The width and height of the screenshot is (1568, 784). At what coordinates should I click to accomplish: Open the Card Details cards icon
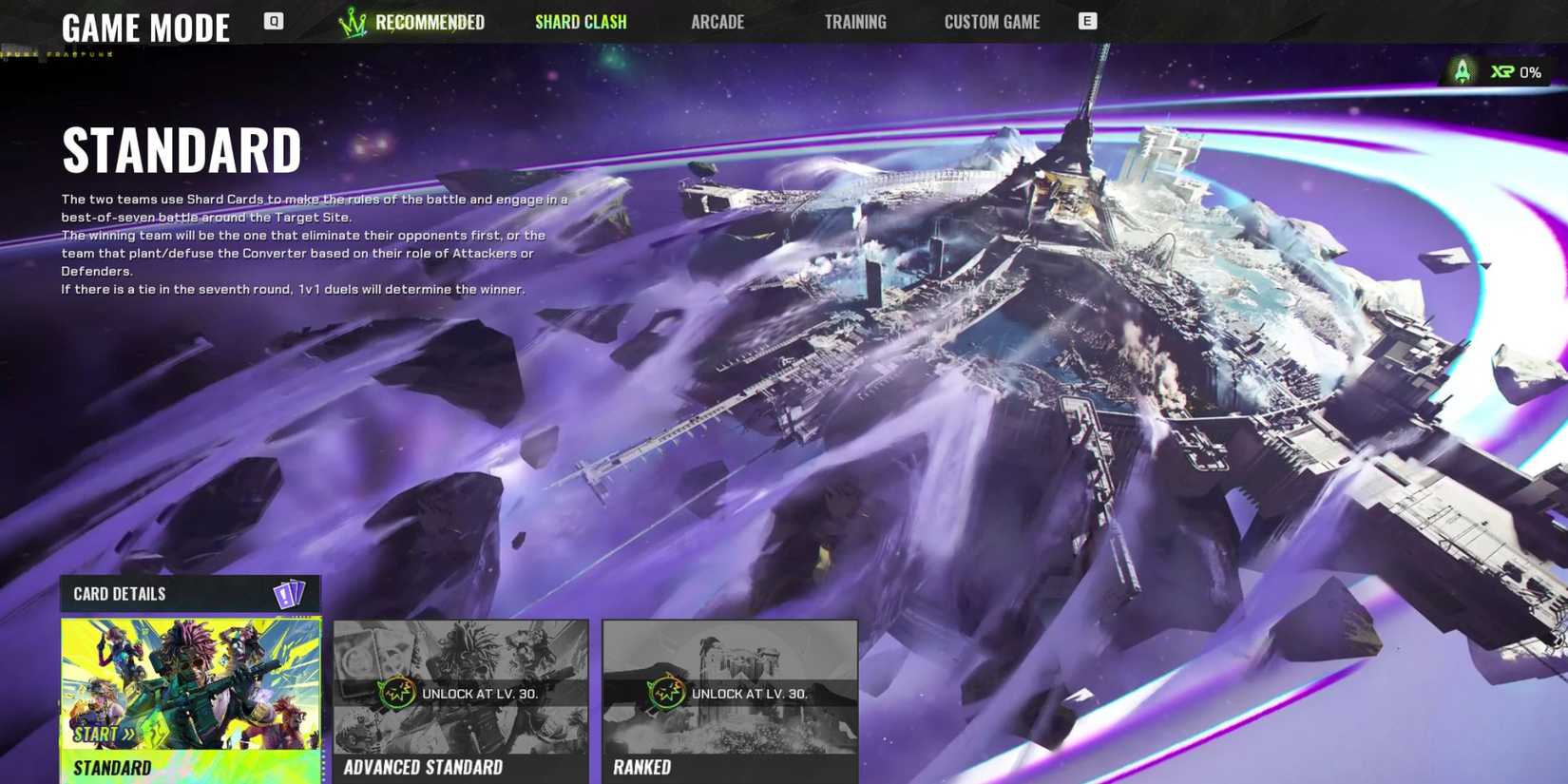[x=289, y=592]
